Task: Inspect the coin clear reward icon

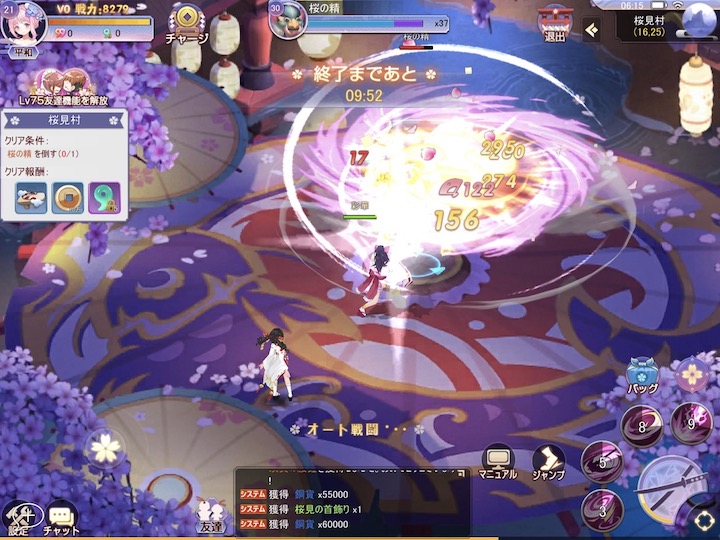Action: [68, 197]
